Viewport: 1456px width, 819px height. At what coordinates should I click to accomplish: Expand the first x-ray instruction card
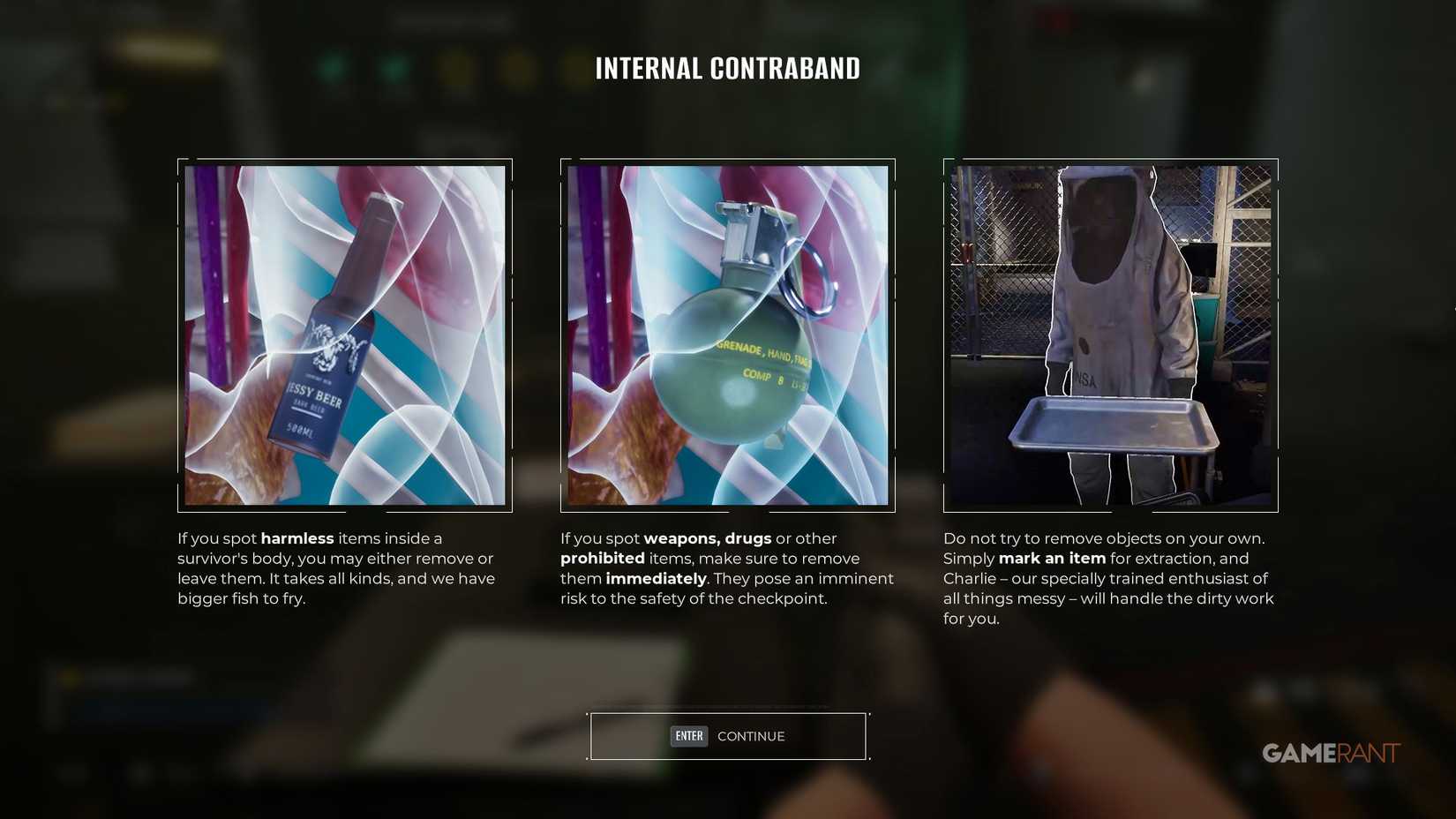coord(344,335)
